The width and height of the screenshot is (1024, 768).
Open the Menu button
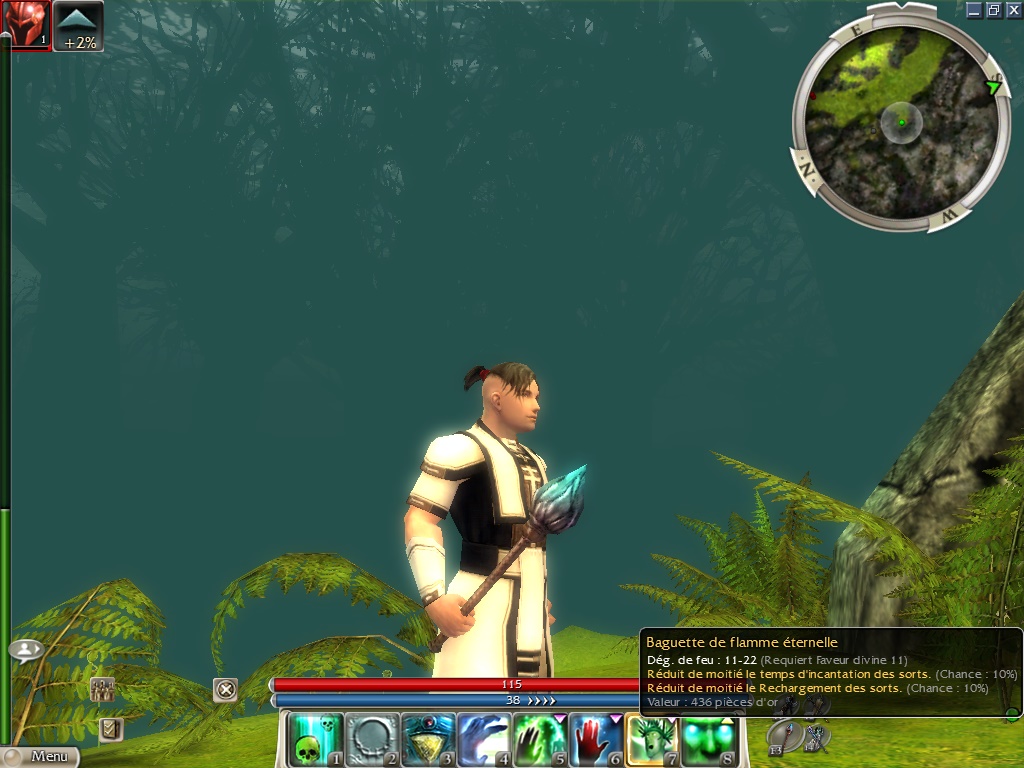[x=40, y=757]
